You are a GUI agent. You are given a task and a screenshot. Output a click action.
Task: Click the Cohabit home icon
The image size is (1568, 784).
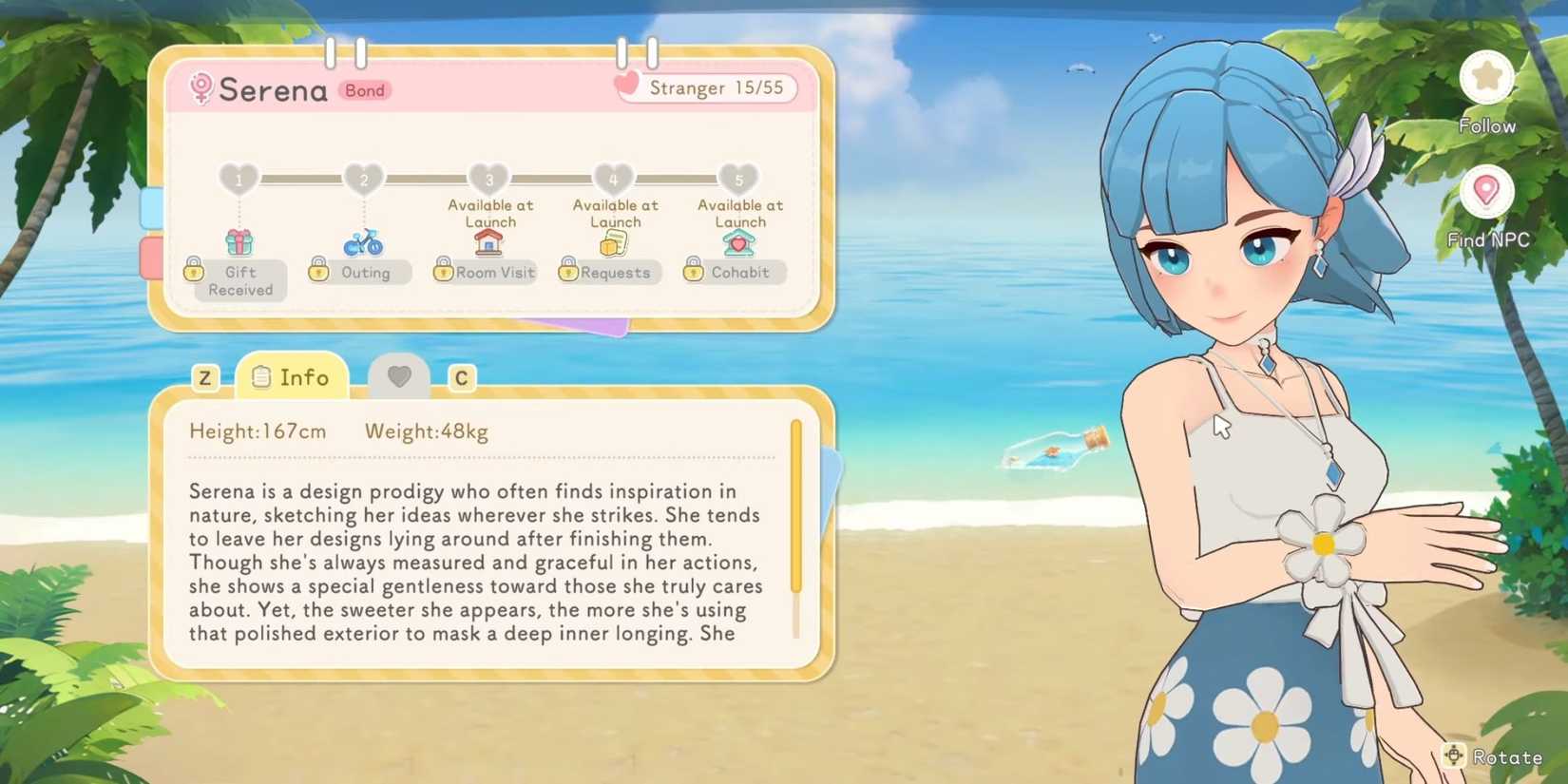click(739, 243)
